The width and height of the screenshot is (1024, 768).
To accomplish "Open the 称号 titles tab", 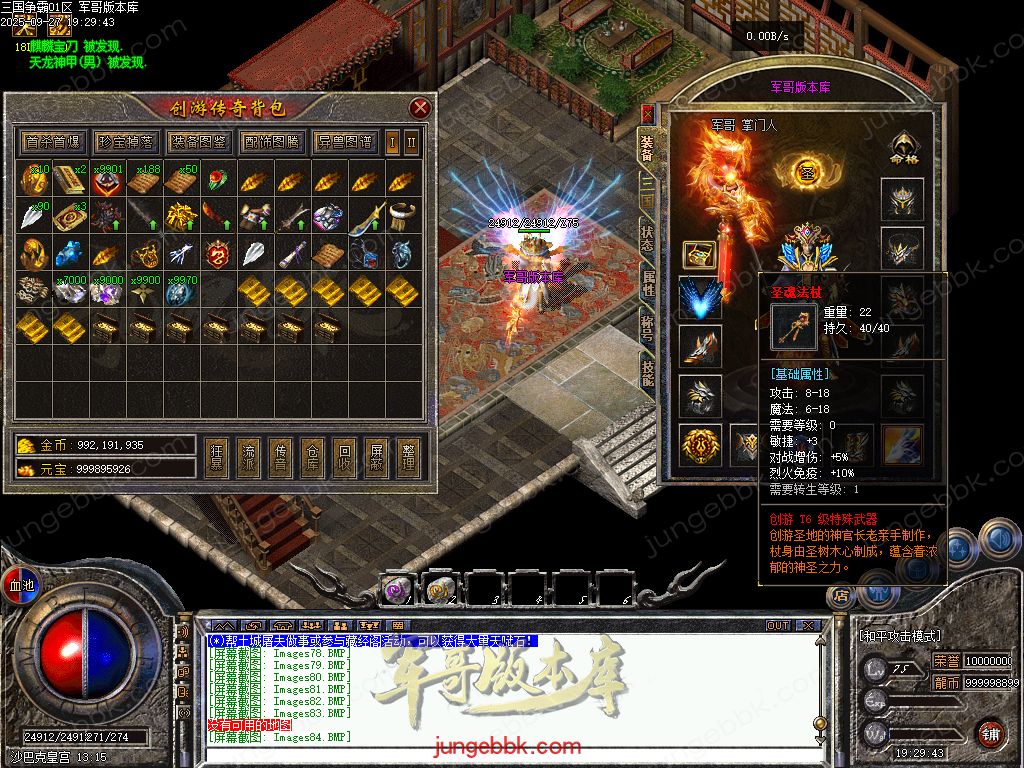I will pyautogui.click(x=648, y=328).
